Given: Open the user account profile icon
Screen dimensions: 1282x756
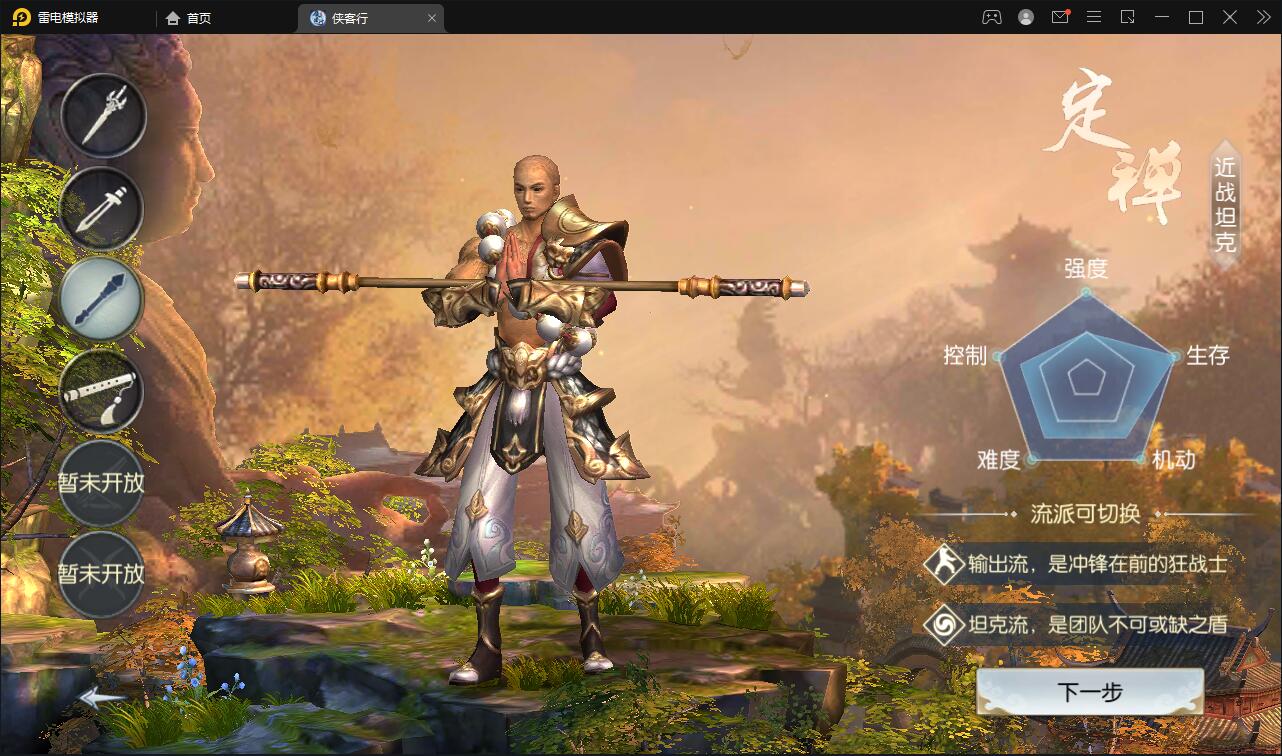Looking at the screenshot, I should pyautogui.click(x=1025, y=17).
